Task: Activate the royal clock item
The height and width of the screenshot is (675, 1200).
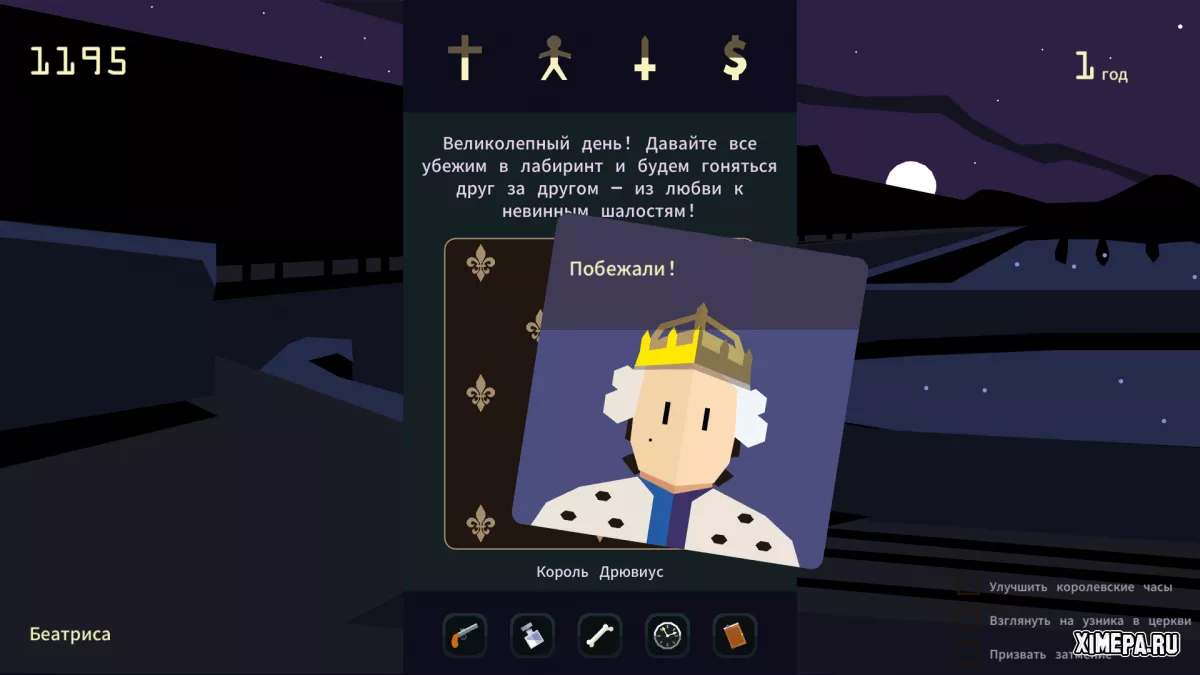Action: (x=667, y=635)
